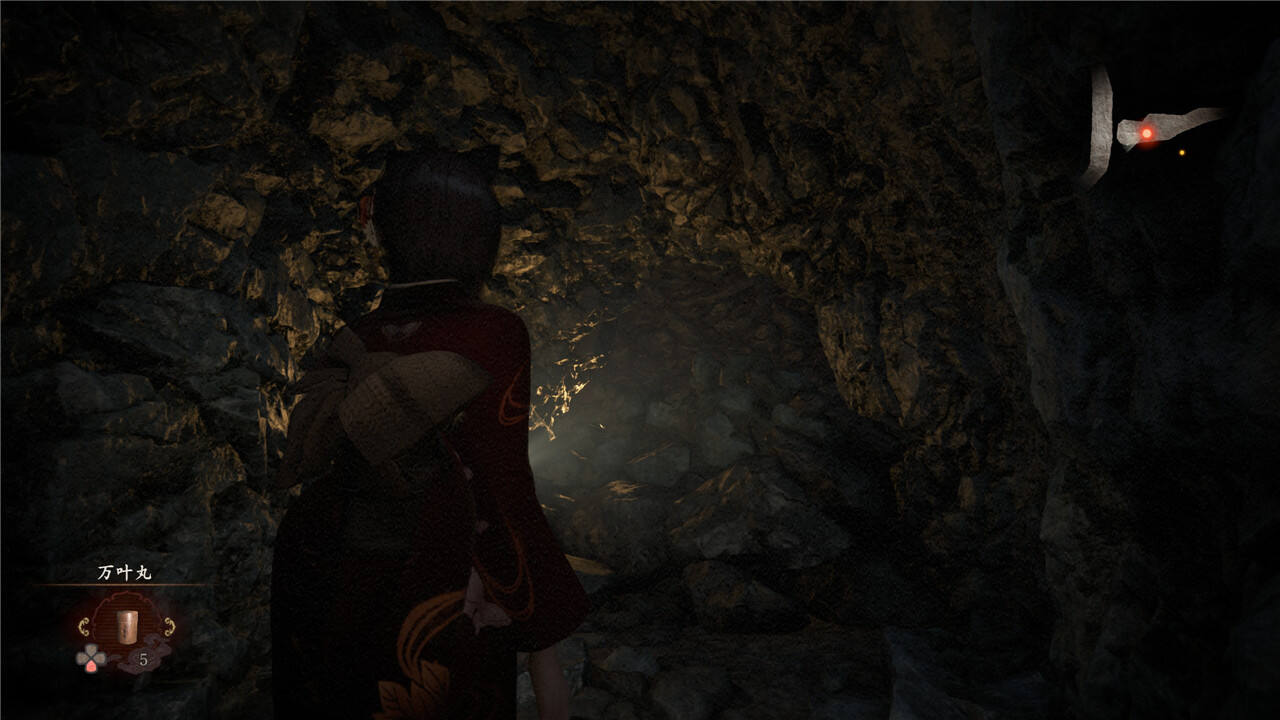Select the 万叶丸 quick item slot
This screenshot has width=1280, height=720.
pos(127,626)
